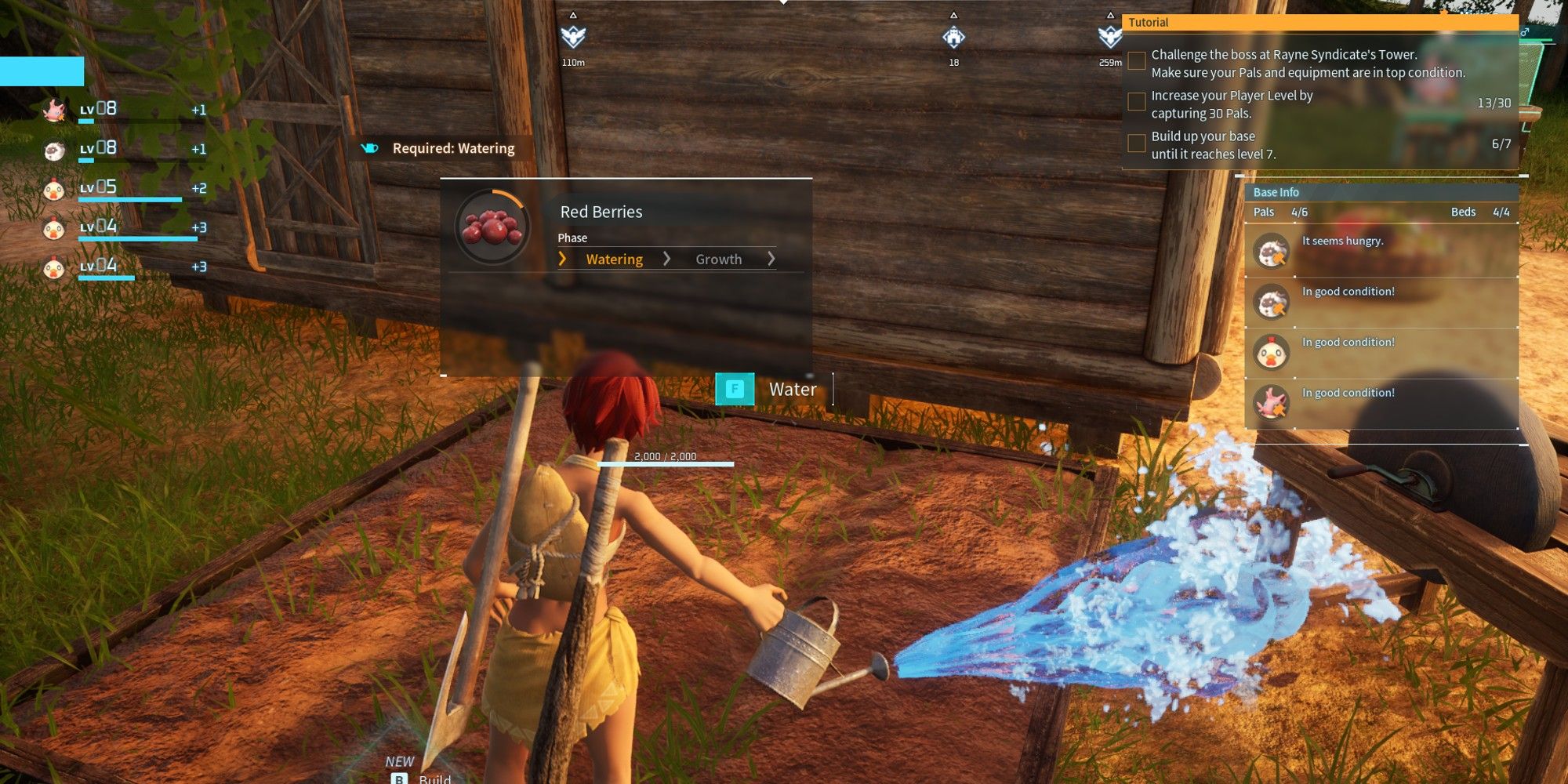Click the watering can icon beside Required: Watering

point(368,147)
